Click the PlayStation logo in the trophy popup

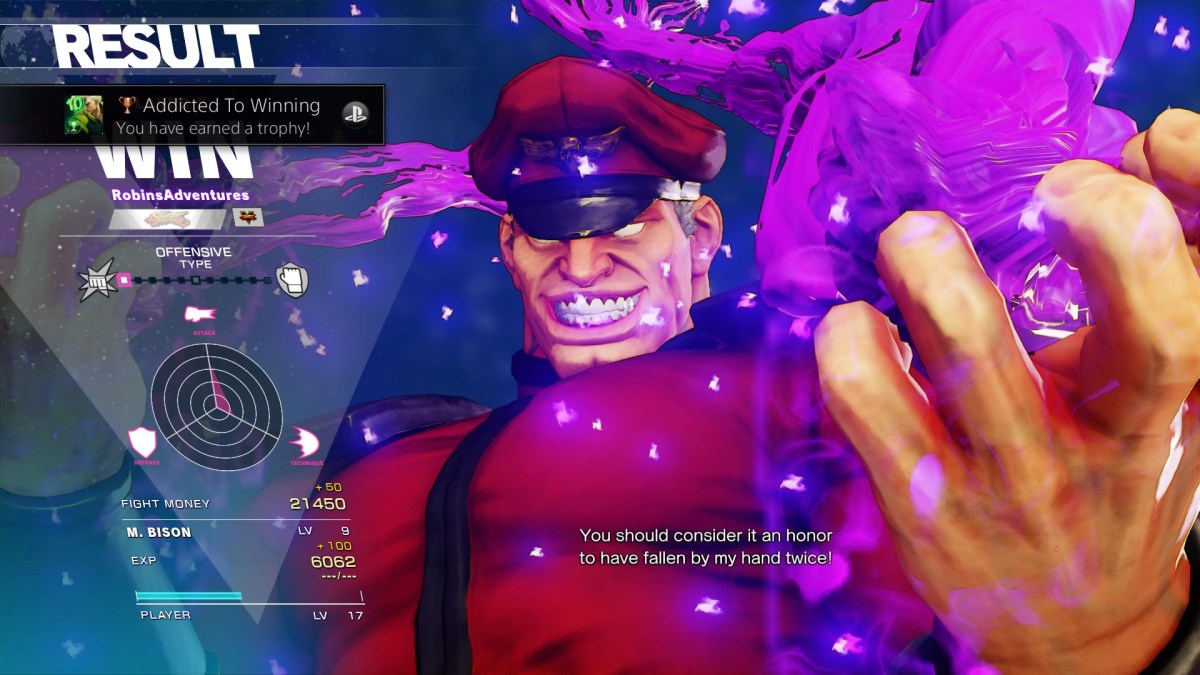(355, 115)
